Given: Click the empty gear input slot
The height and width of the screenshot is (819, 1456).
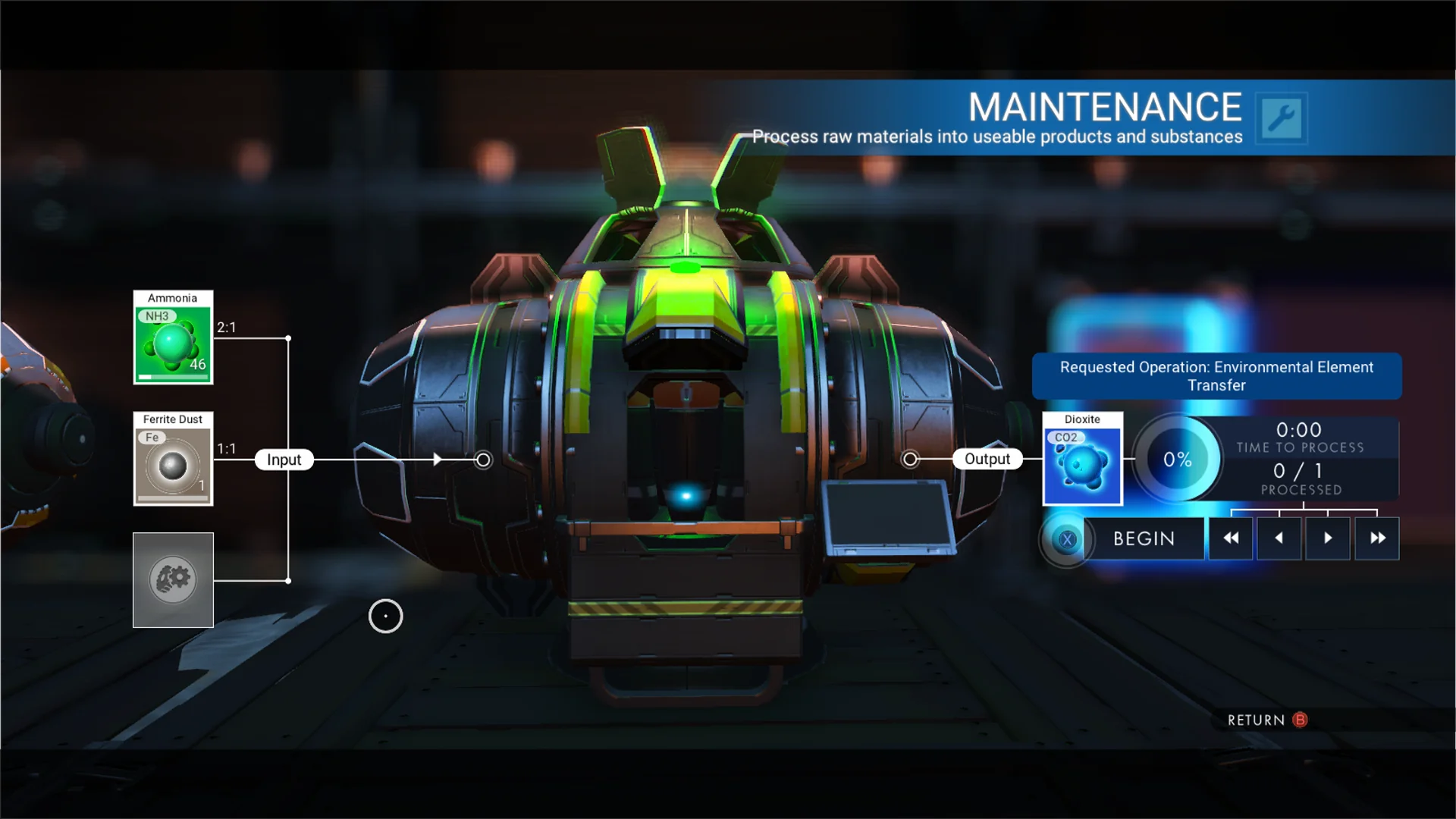Looking at the screenshot, I should pyautogui.click(x=173, y=580).
